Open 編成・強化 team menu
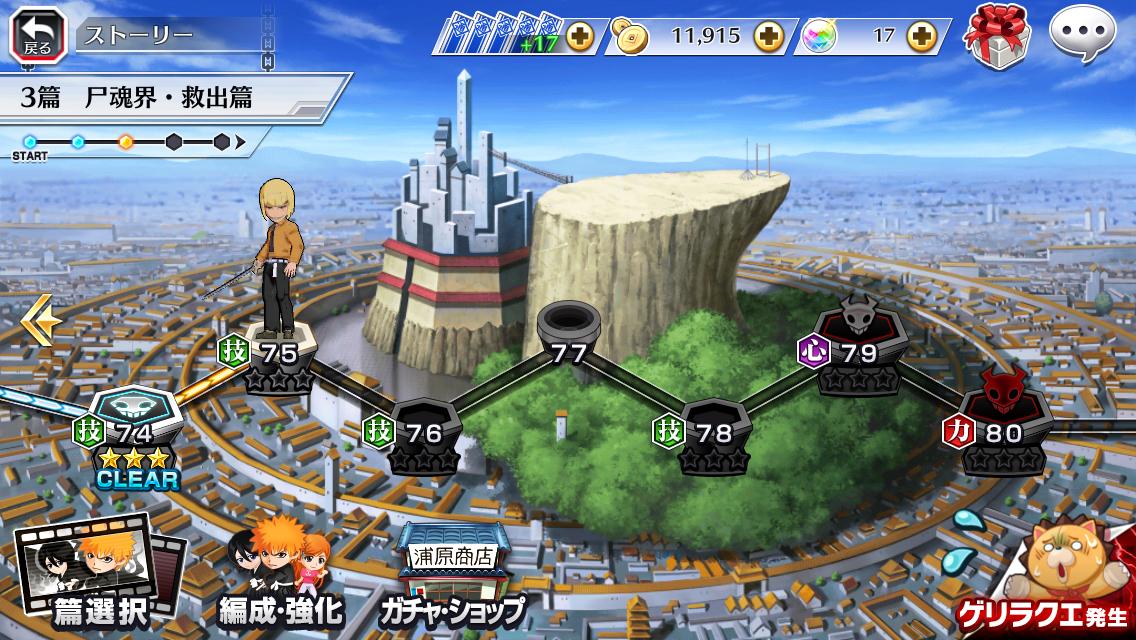1136x640 pixels. coord(280,575)
